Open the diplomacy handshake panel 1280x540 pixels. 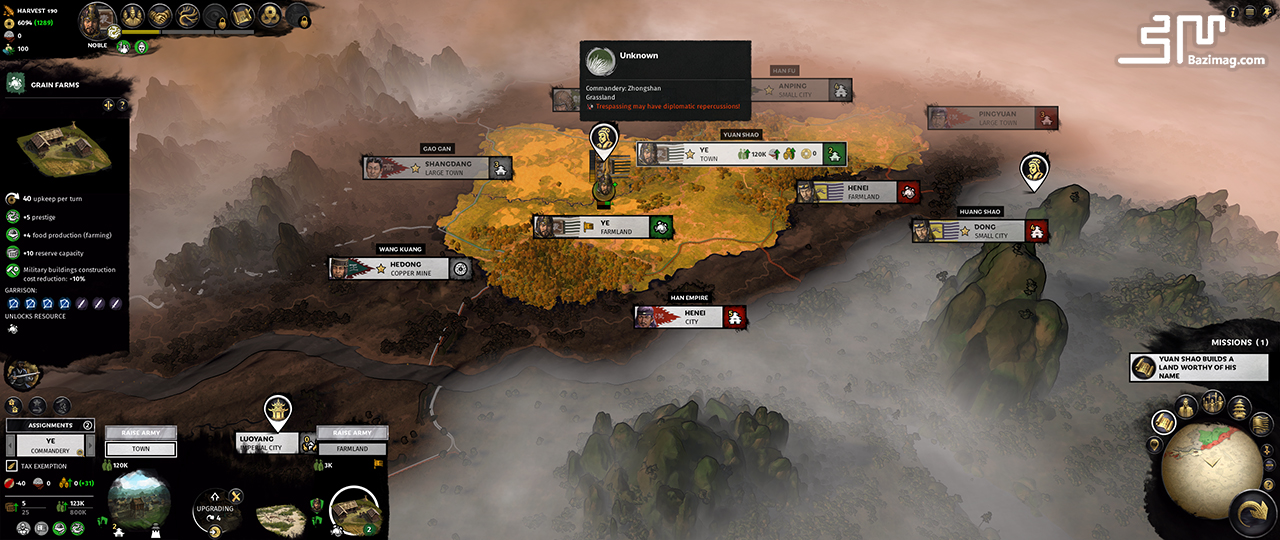[161, 16]
